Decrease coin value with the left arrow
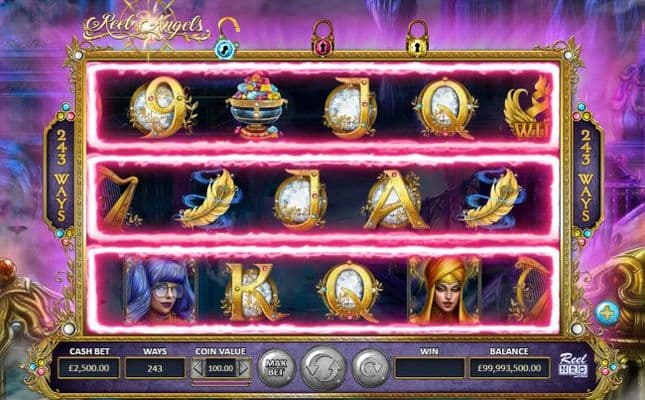This screenshot has height=400, width=645. 197,368
